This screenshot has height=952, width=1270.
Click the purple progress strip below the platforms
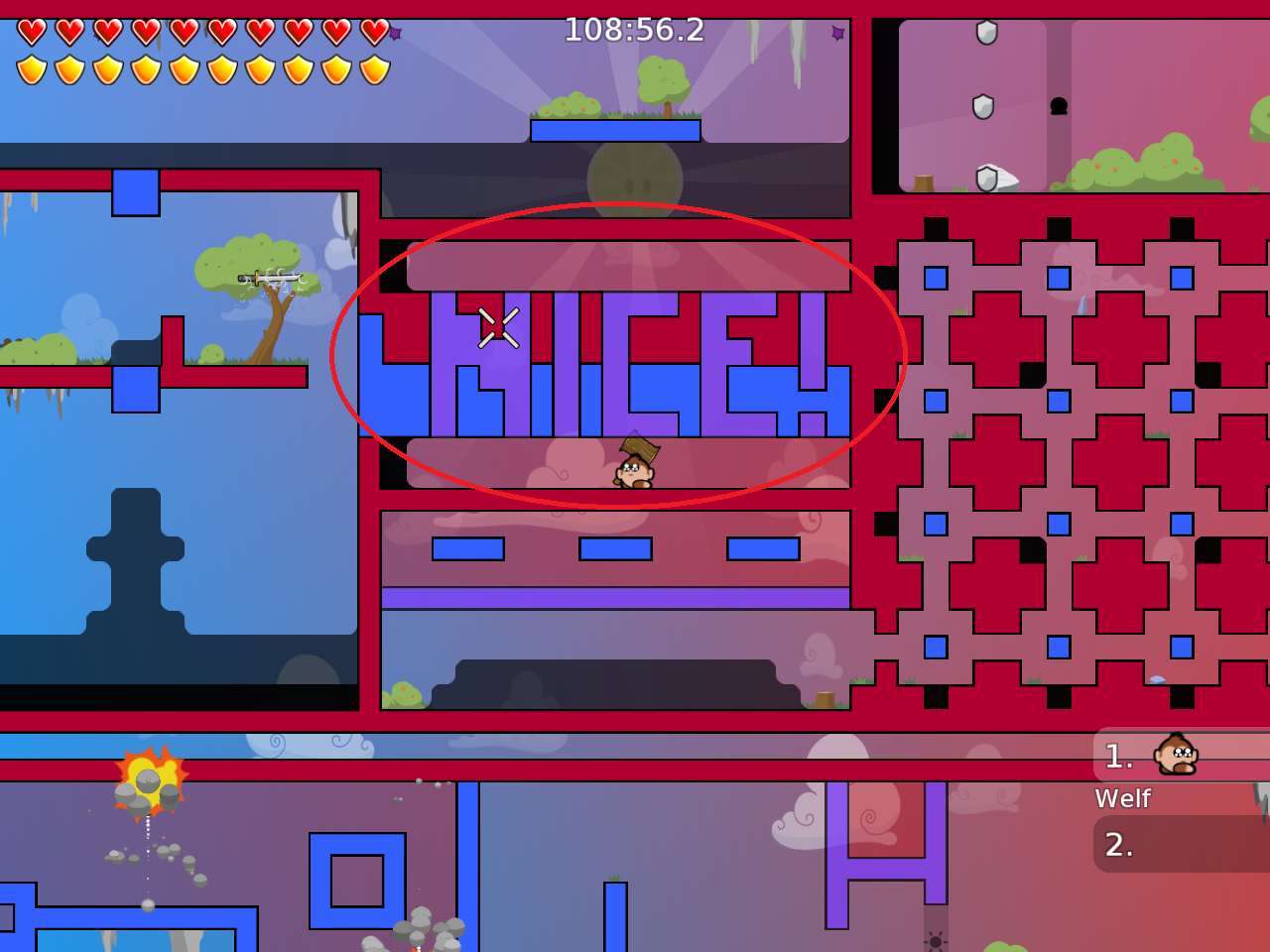pos(615,595)
